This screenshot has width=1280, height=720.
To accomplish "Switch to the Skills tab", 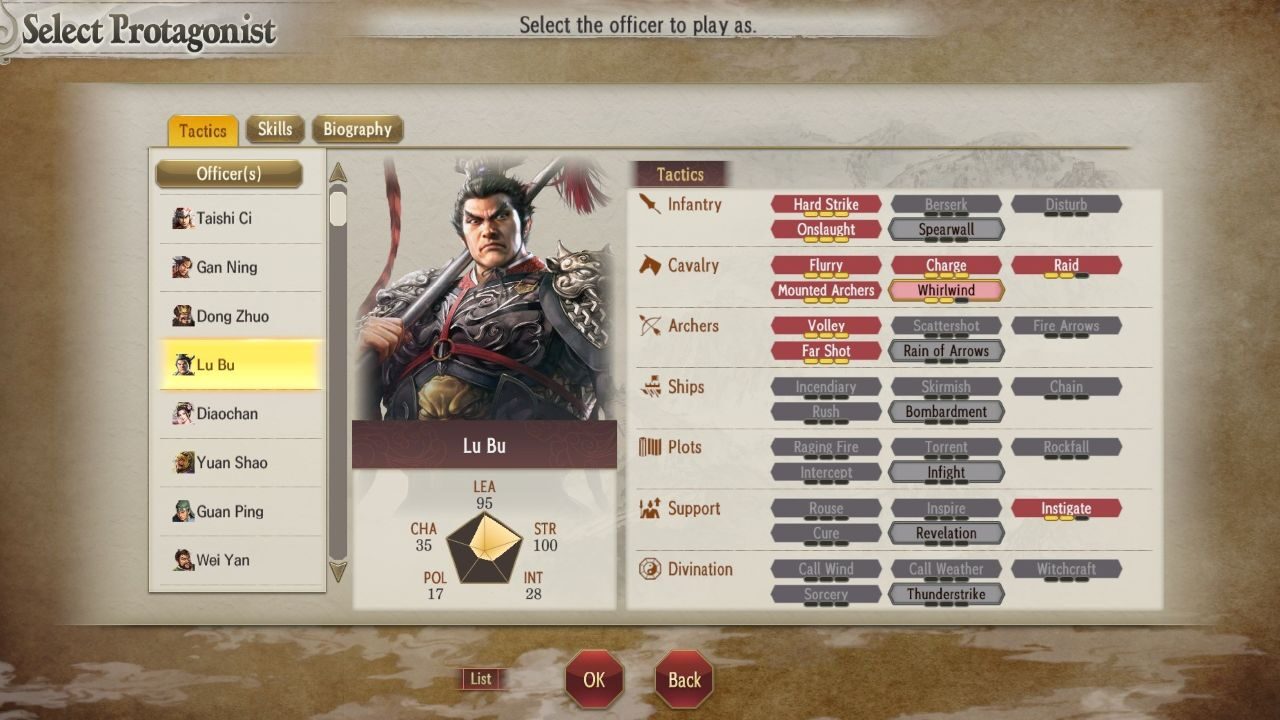I will (275, 129).
